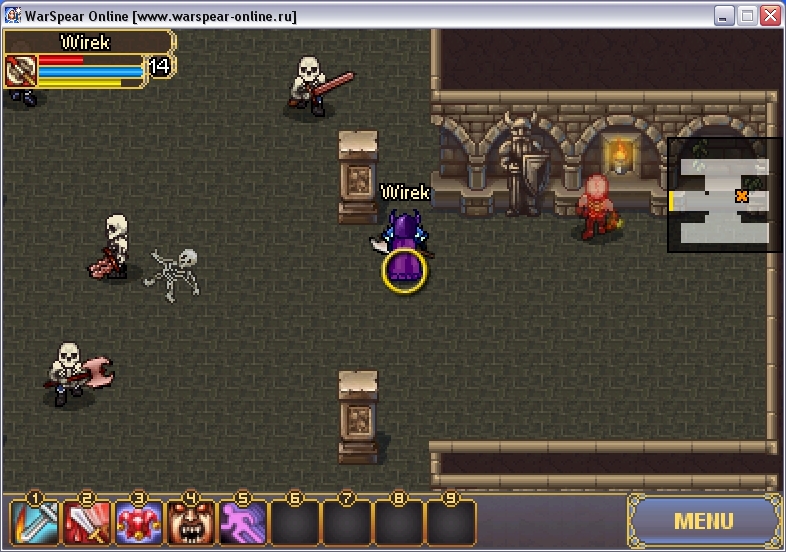Activate the flaming sword strike skill
786x552 pixels.
[34, 522]
